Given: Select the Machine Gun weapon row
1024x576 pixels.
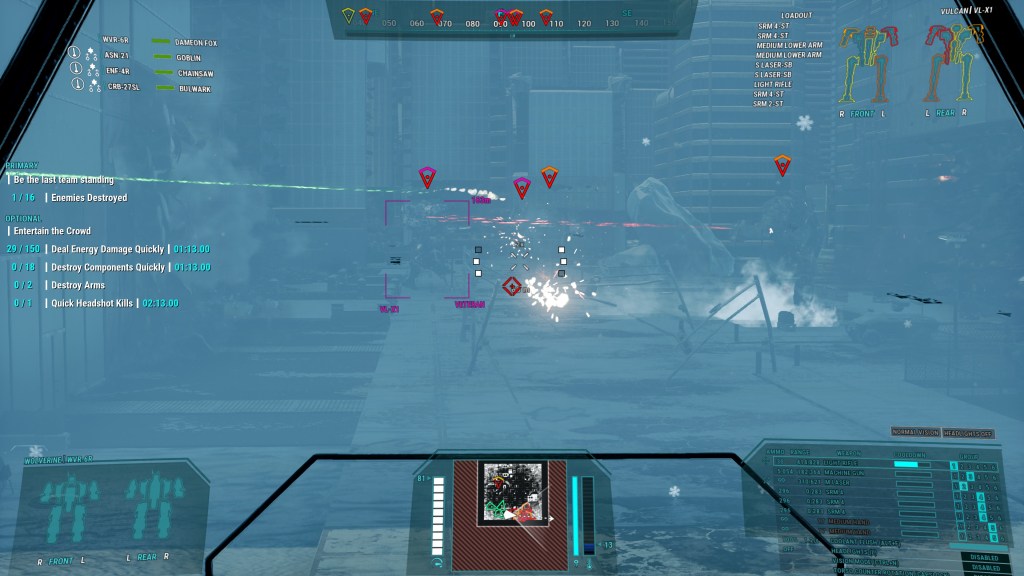Looking at the screenshot, I should 842,472.
